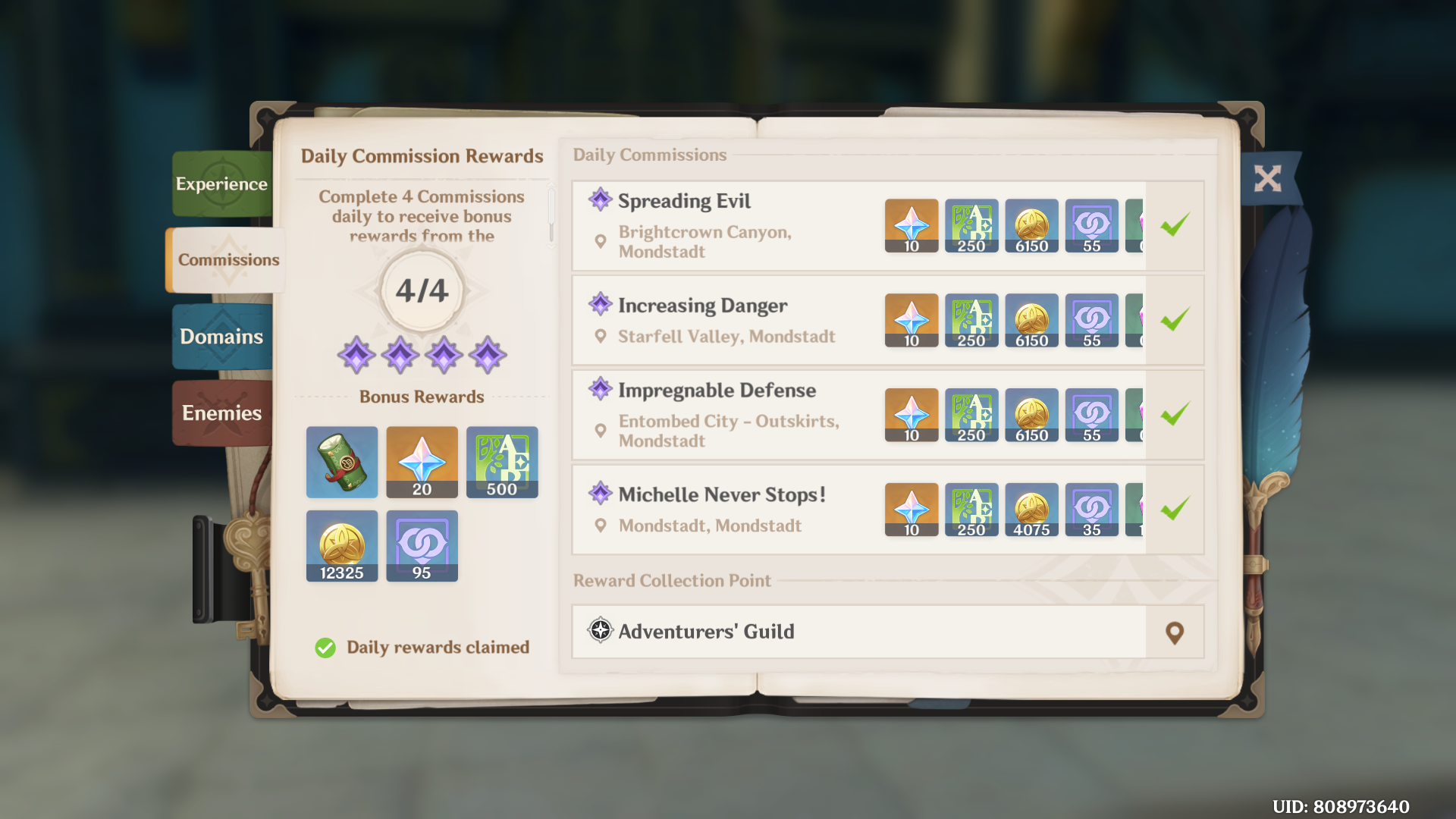
Task: Inspect the green scroll bonus reward
Action: click(x=342, y=463)
